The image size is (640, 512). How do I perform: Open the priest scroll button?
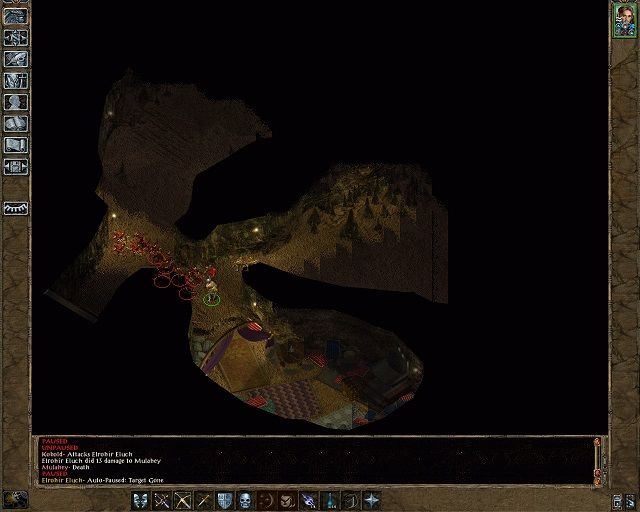coord(15,144)
